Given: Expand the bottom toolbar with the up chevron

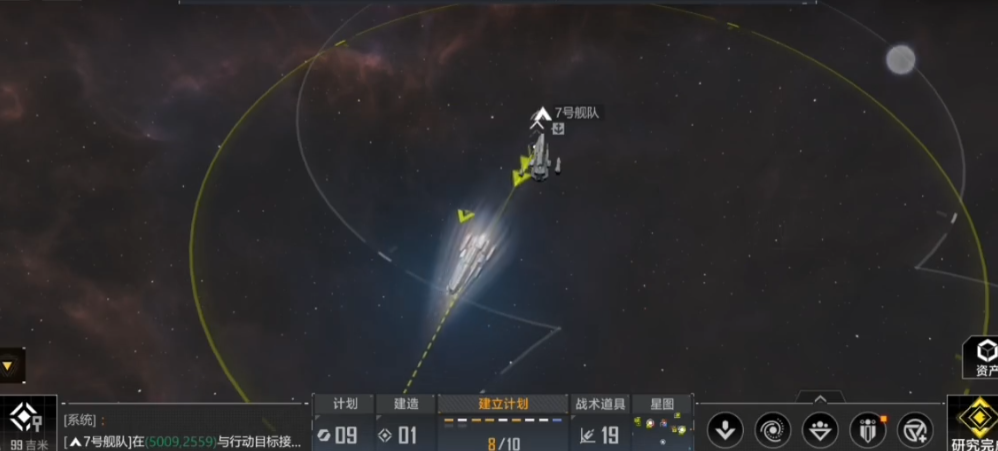Looking at the screenshot, I should 821,399.
